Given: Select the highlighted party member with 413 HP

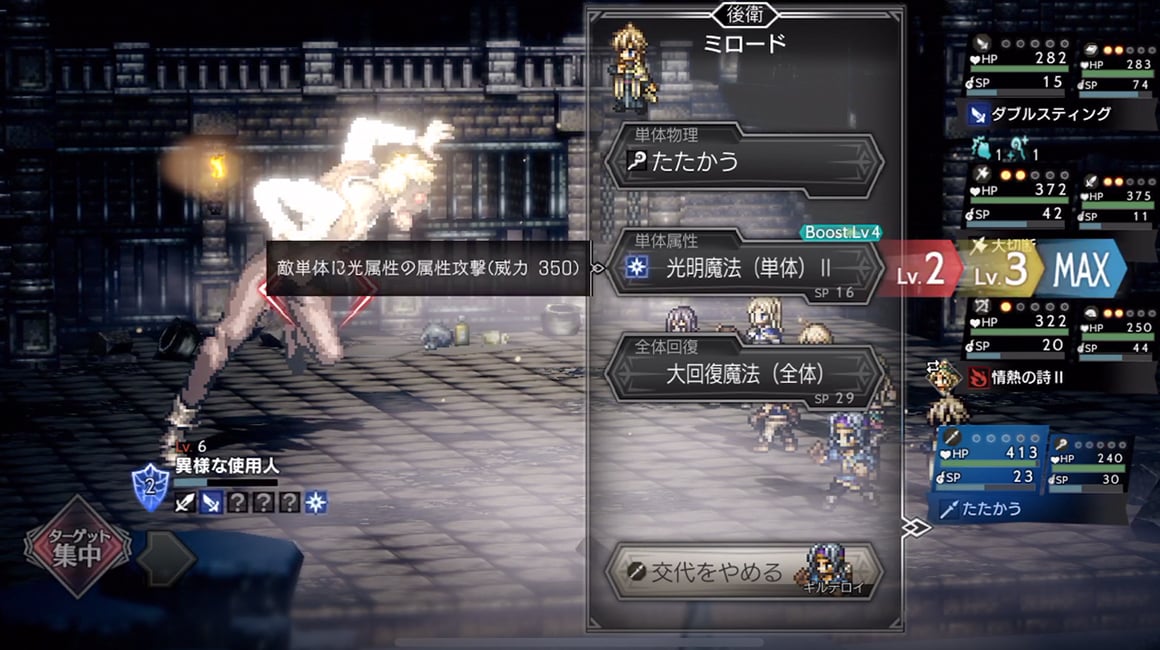Looking at the screenshot, I should tap(992, 462).
